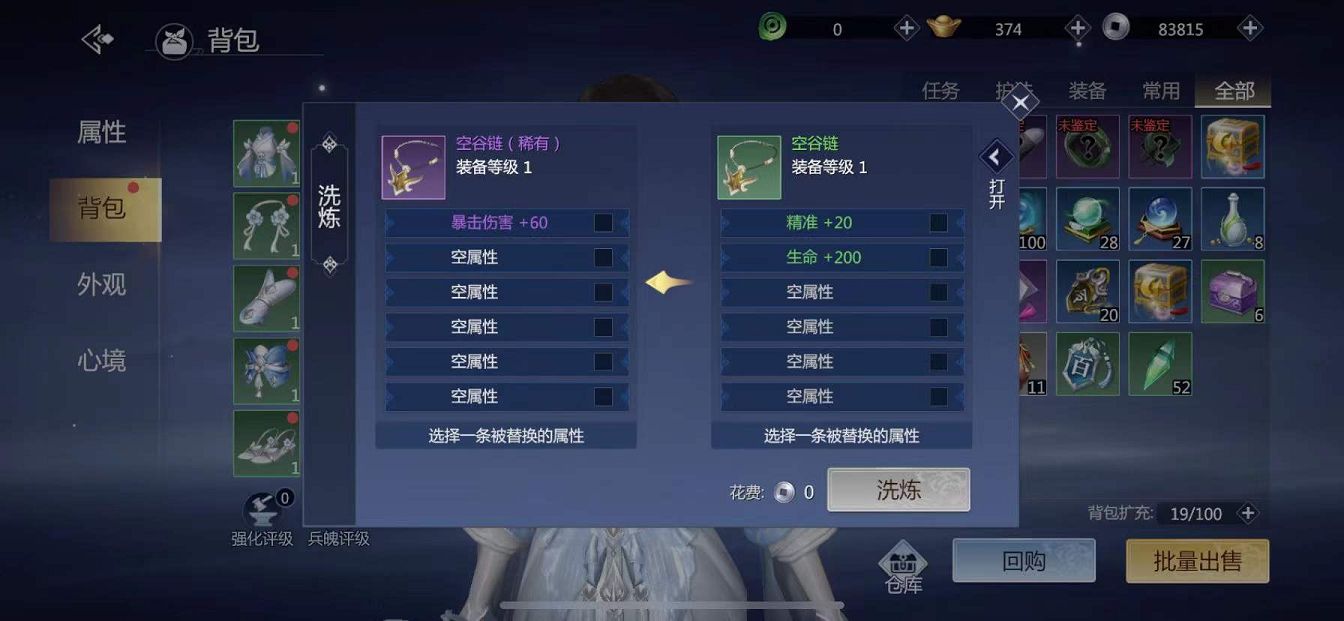Select the 背包 side menu entry
The height and width of the screenshot is (621, 1344).
coord(103,209)
